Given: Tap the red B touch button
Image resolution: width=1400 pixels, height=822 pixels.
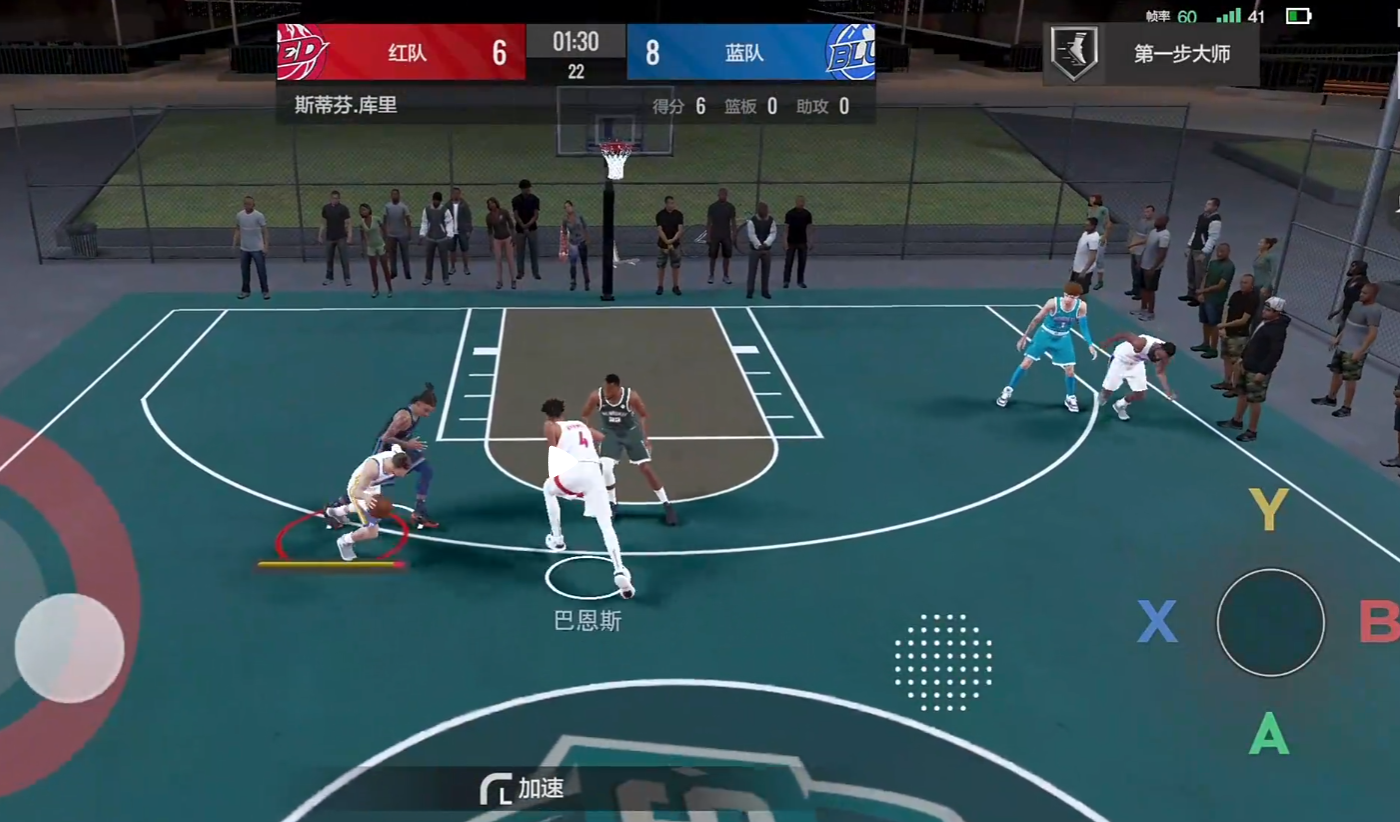Looking at the screenshot, I should pyautogui.click(x=1379, y=622).
